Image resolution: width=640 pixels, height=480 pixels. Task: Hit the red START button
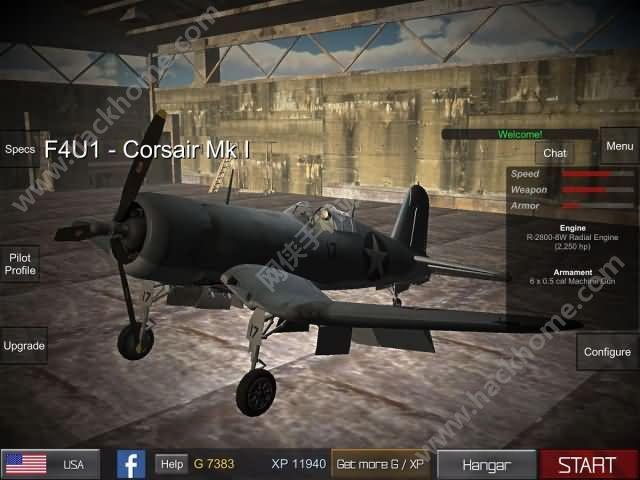tap(587, 464)
